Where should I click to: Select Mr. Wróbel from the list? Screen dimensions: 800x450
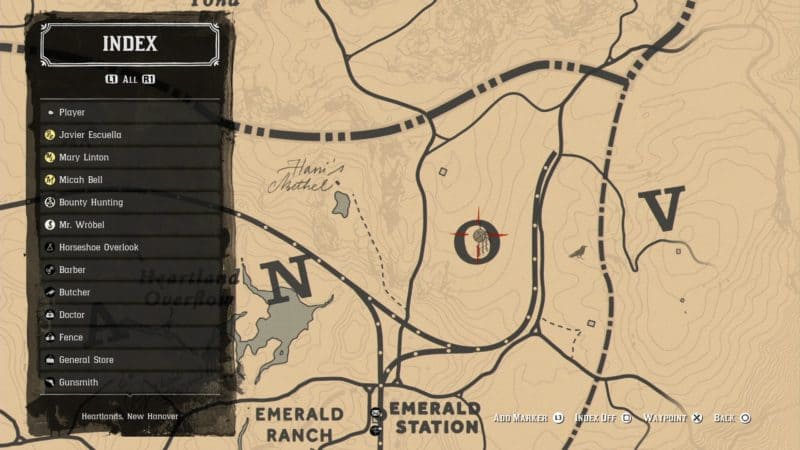click(x=130, y=225)
